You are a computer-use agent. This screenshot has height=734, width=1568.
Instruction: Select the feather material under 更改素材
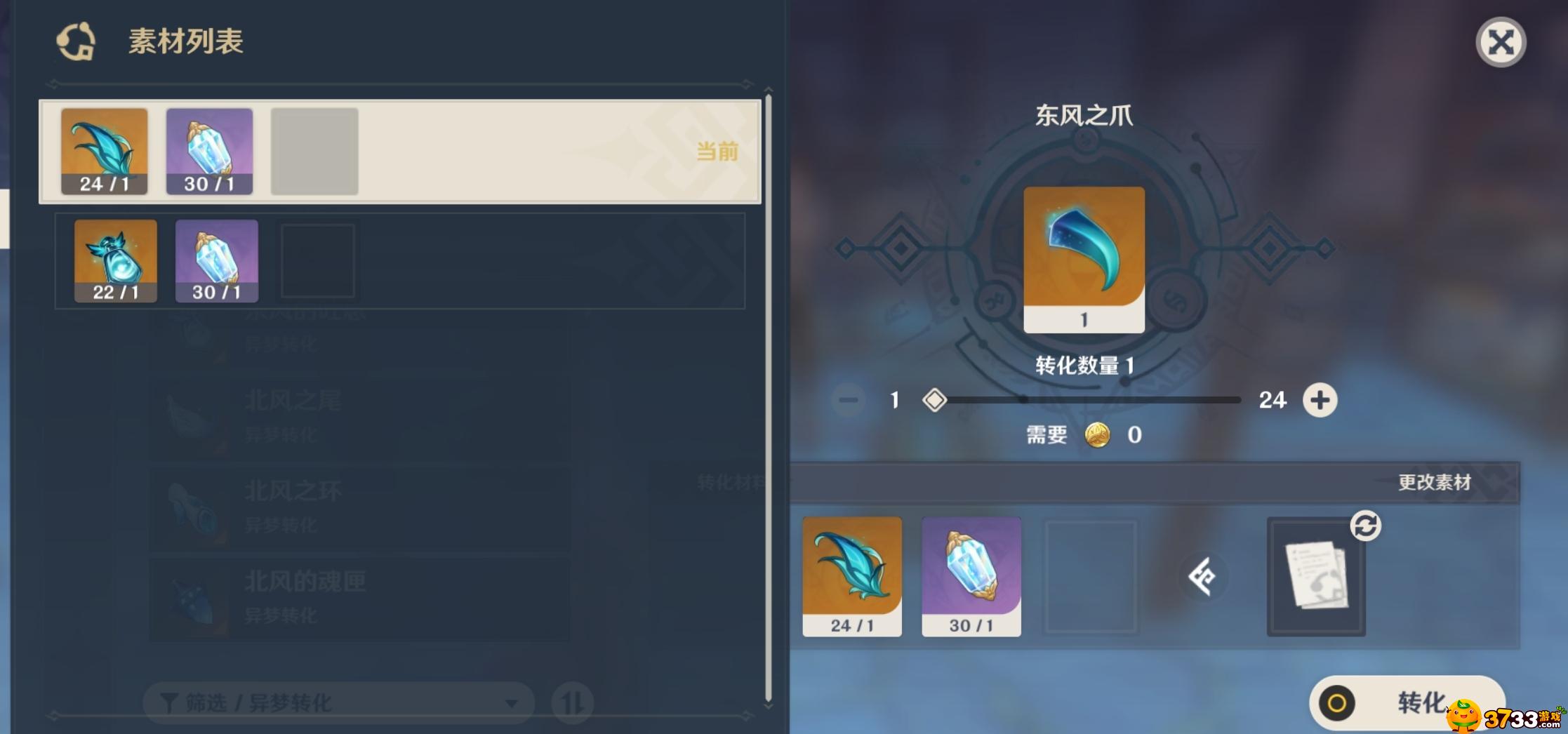pos(851,575)
